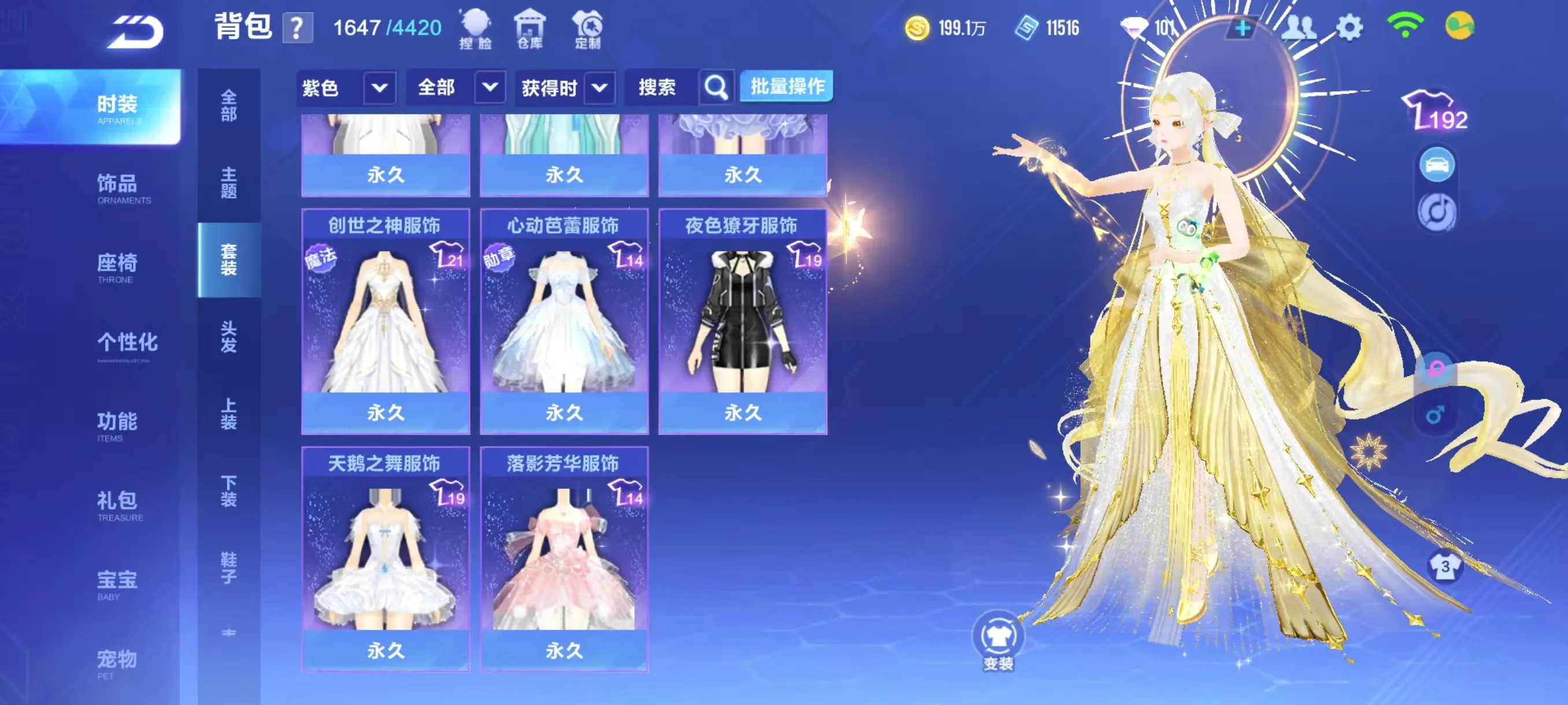This screenshot has height=705, width=1568.
Task: Go back using the top-left arrow logo
Action: (x=135, y=32)
